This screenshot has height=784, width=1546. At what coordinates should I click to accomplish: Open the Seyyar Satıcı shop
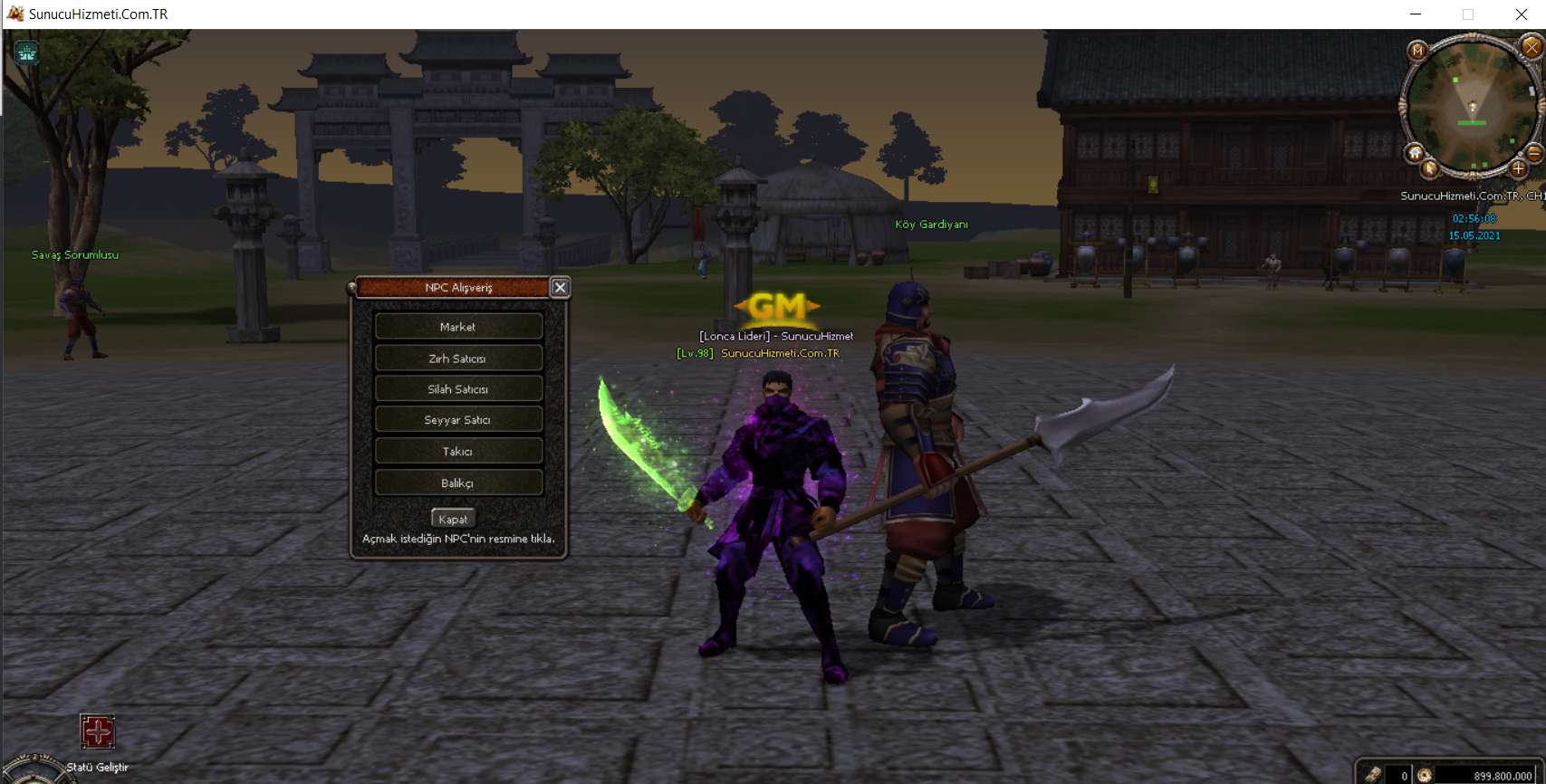[x=458, y=420]
